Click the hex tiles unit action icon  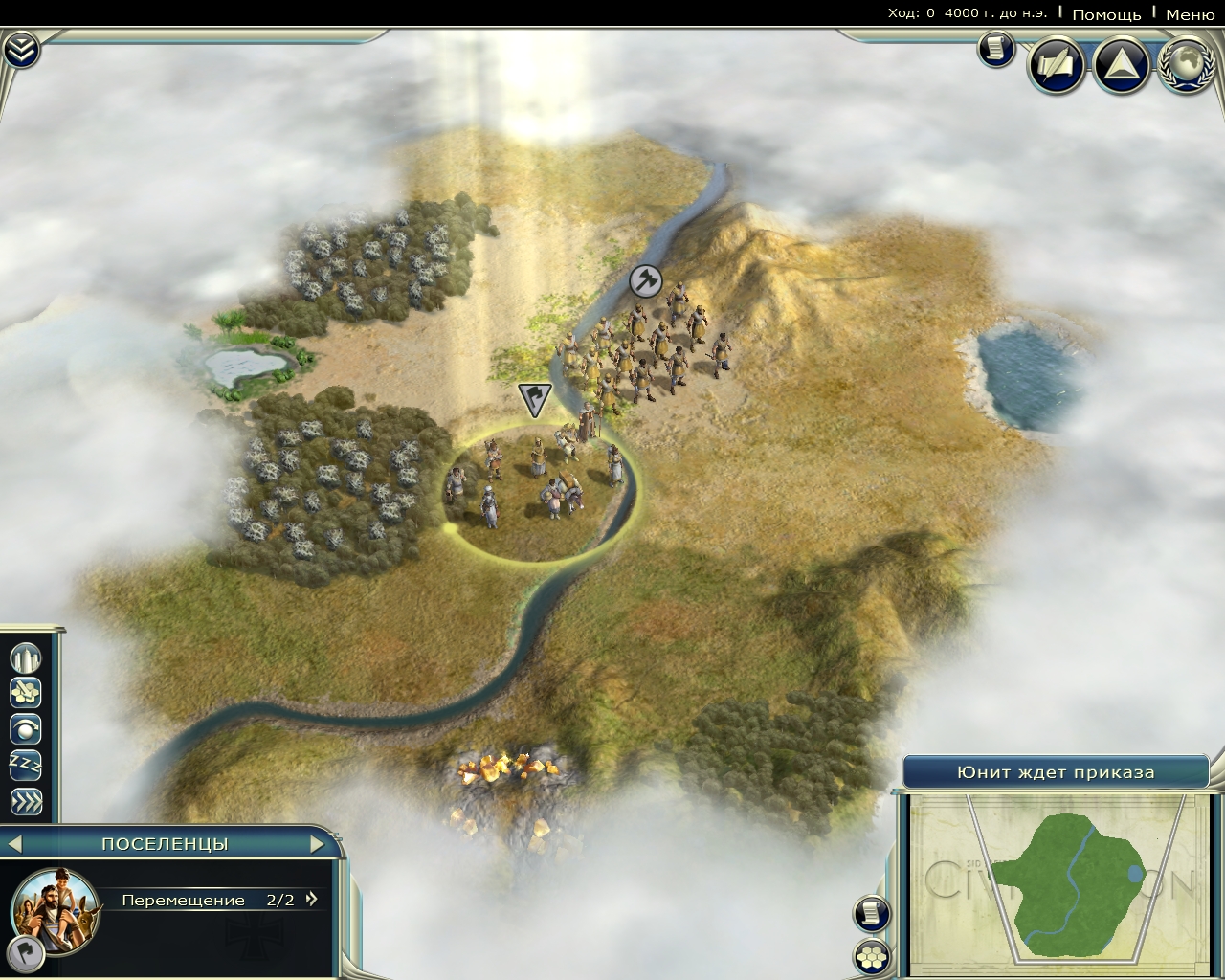(x=26, y=693)
